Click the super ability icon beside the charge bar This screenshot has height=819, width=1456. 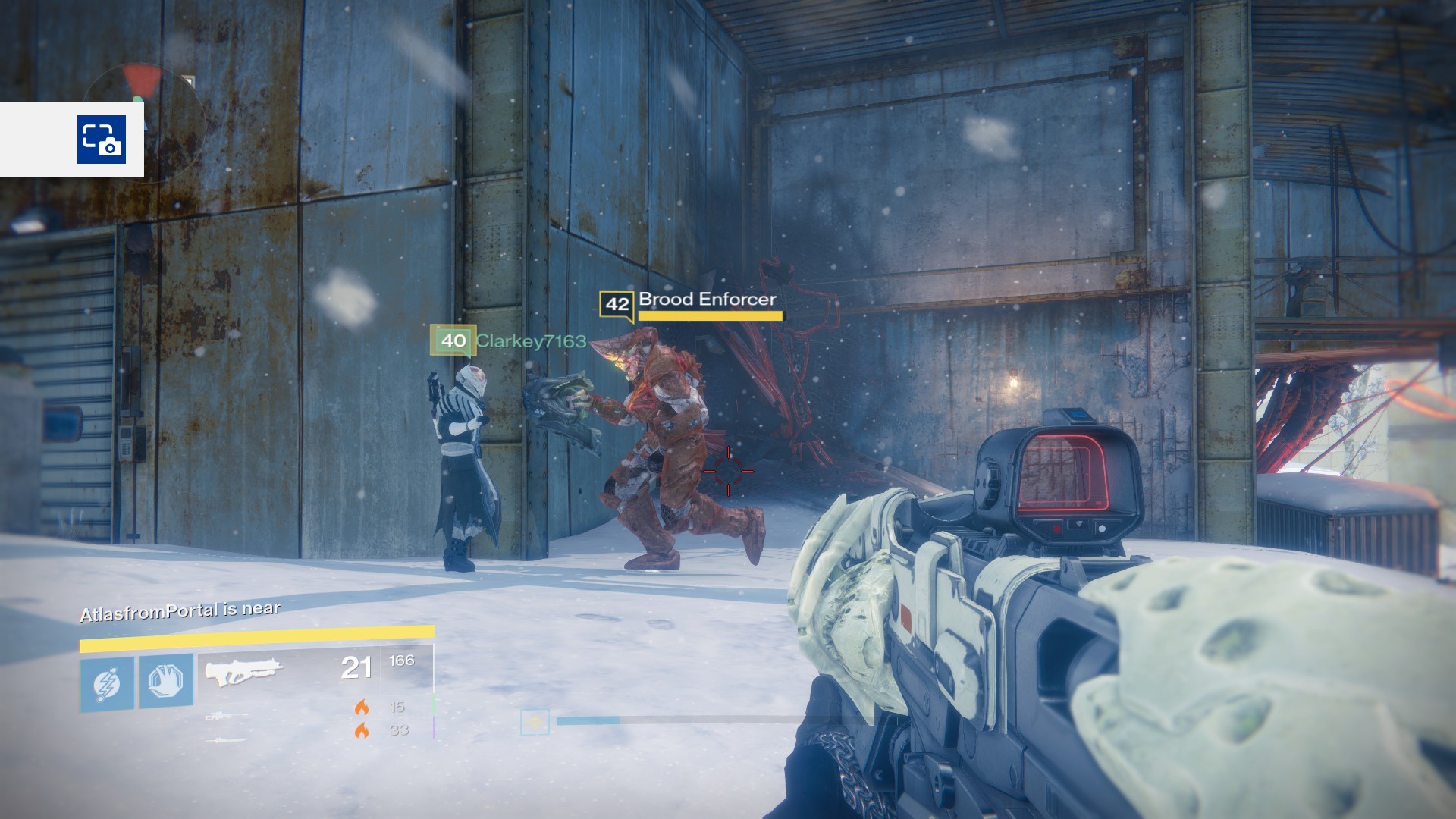tap(535, 722)
